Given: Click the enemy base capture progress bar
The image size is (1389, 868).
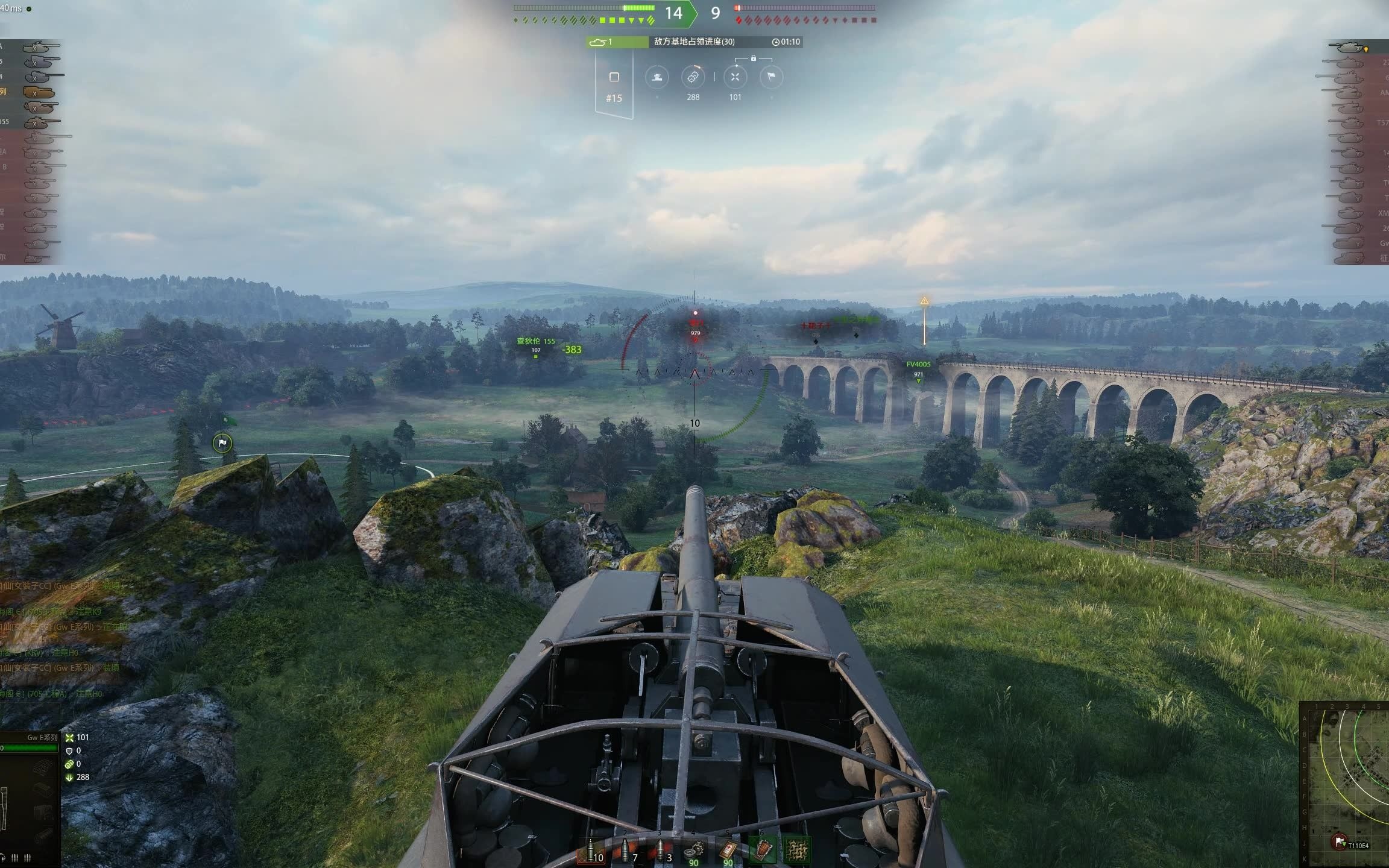Looking at the screenshot, I should tap(694, 42).
